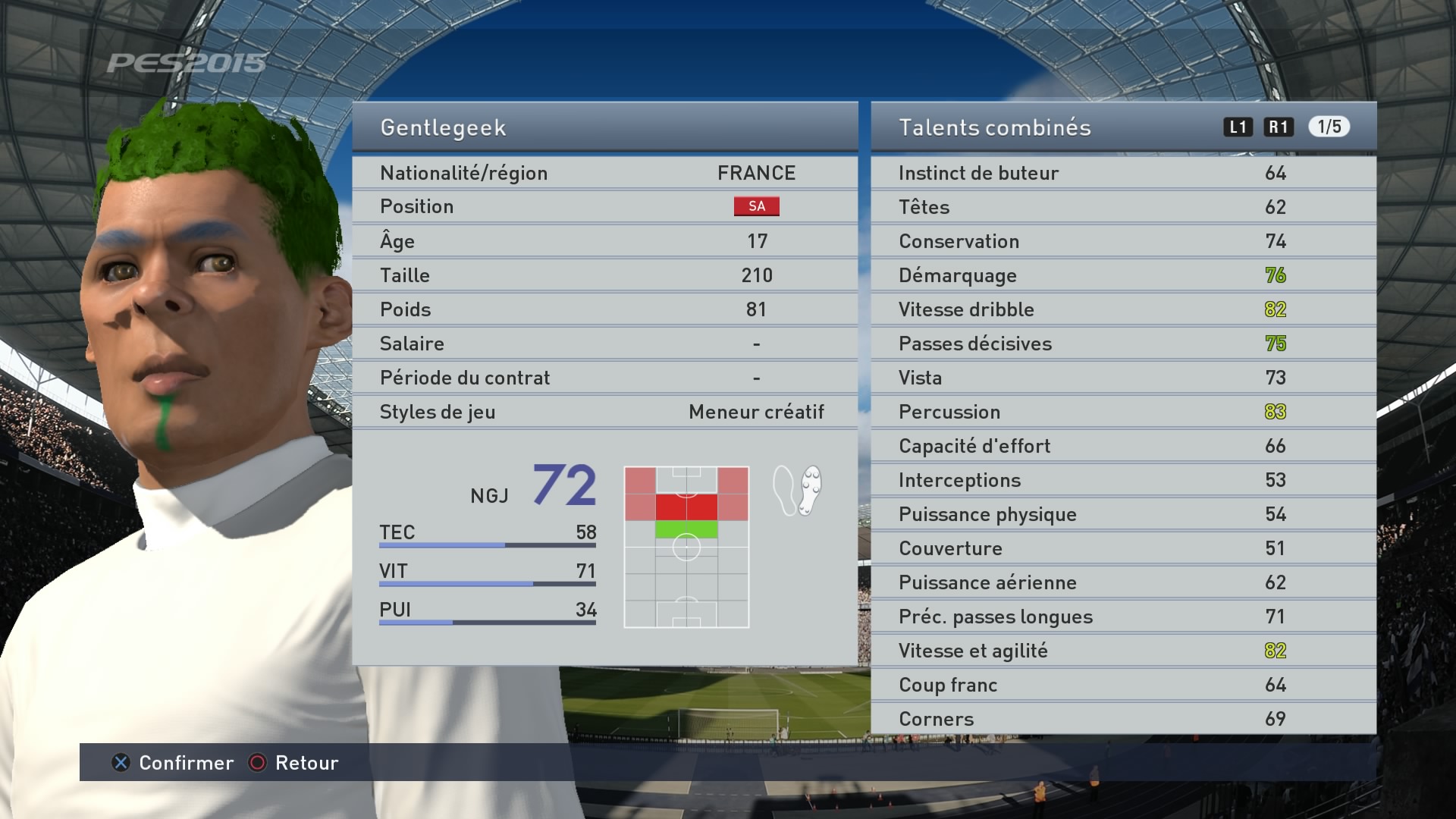Select the Styles de jeu row
The width and height of the screenshot is (1456, 819).
[604, 412]
